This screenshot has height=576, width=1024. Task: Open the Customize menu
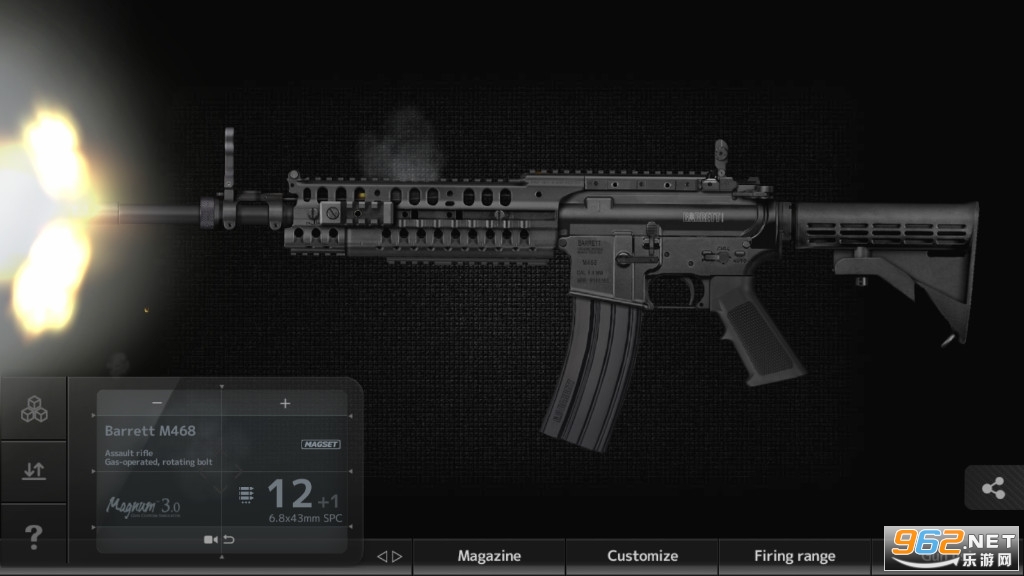point(642,556)
